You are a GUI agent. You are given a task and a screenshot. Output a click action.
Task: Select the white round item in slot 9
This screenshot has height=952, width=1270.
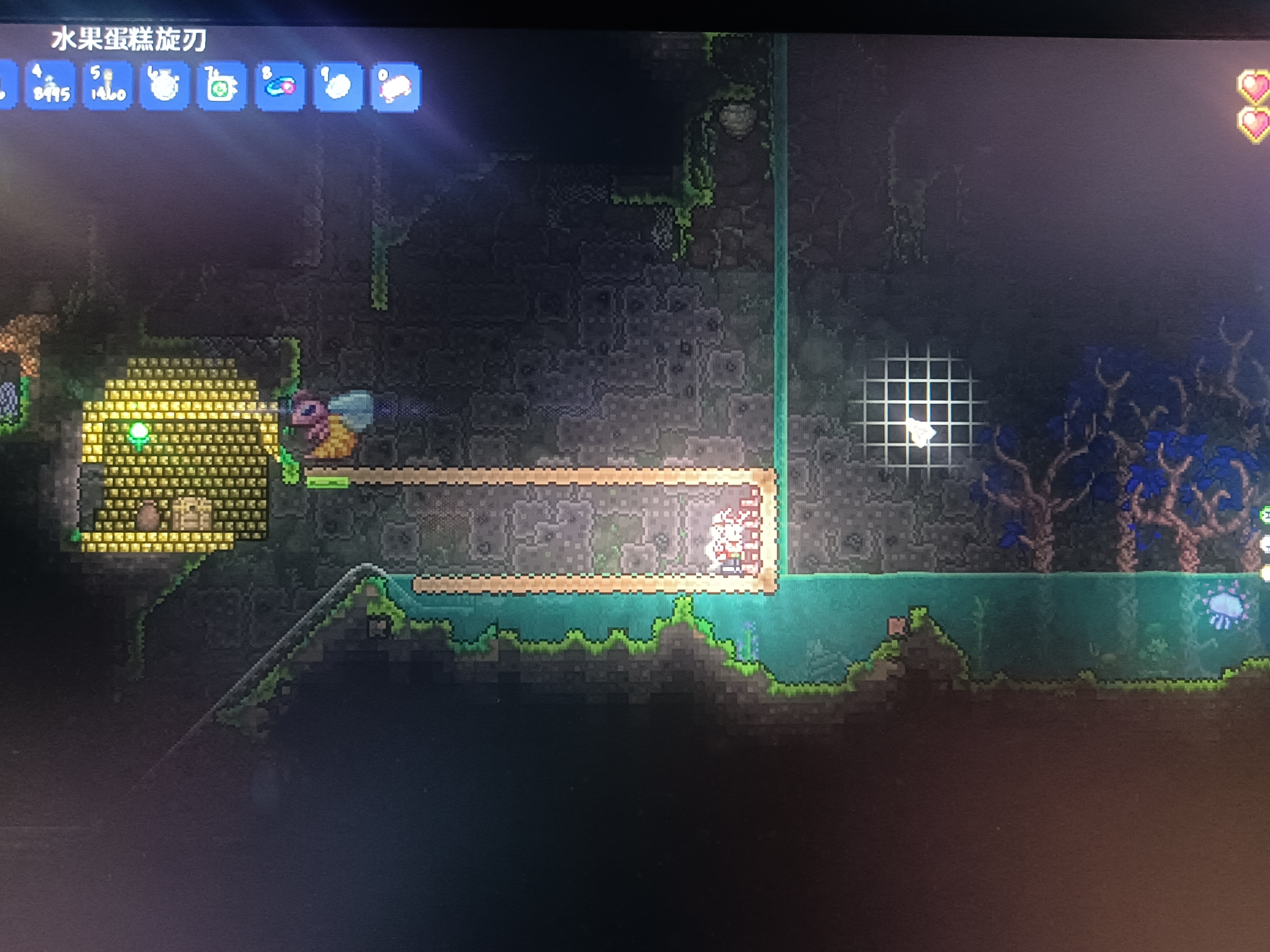point(338,87)
